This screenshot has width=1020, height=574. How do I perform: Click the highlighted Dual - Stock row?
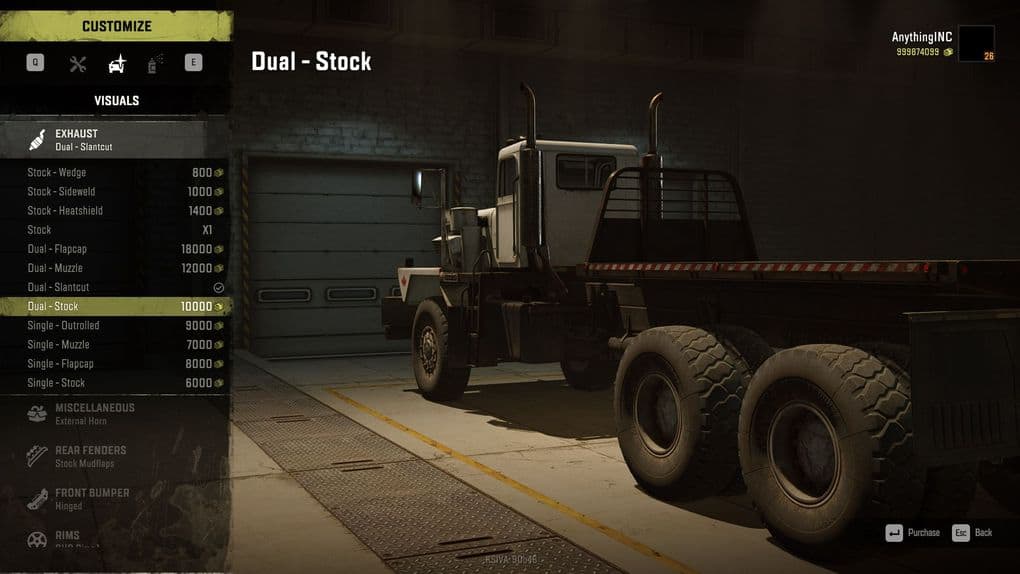pyautogui.click(x=116, y=306)
